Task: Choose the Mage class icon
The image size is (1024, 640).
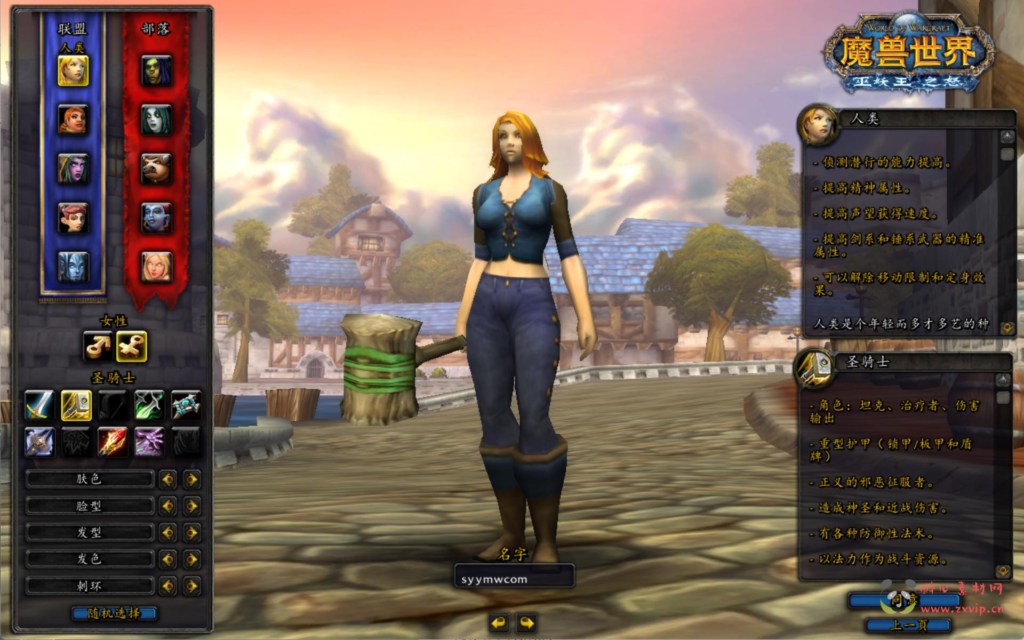Action: (112, 442)
